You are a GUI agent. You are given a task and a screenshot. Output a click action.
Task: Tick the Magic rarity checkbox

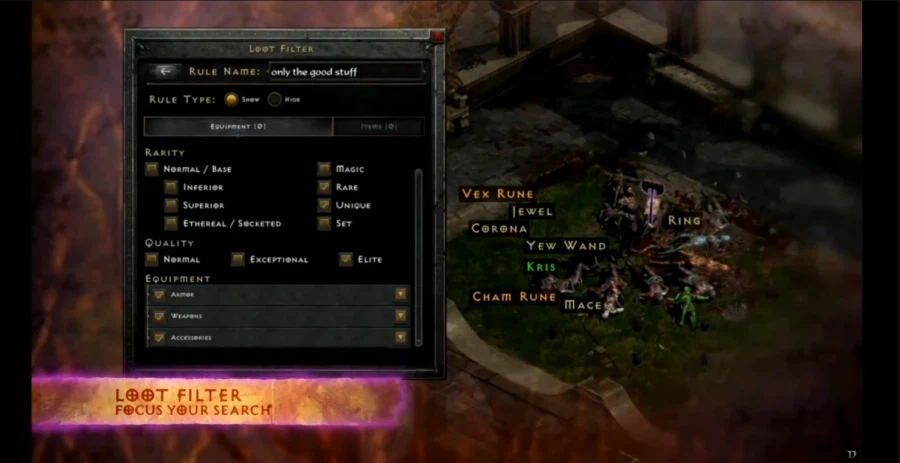(x=324, y=169)
